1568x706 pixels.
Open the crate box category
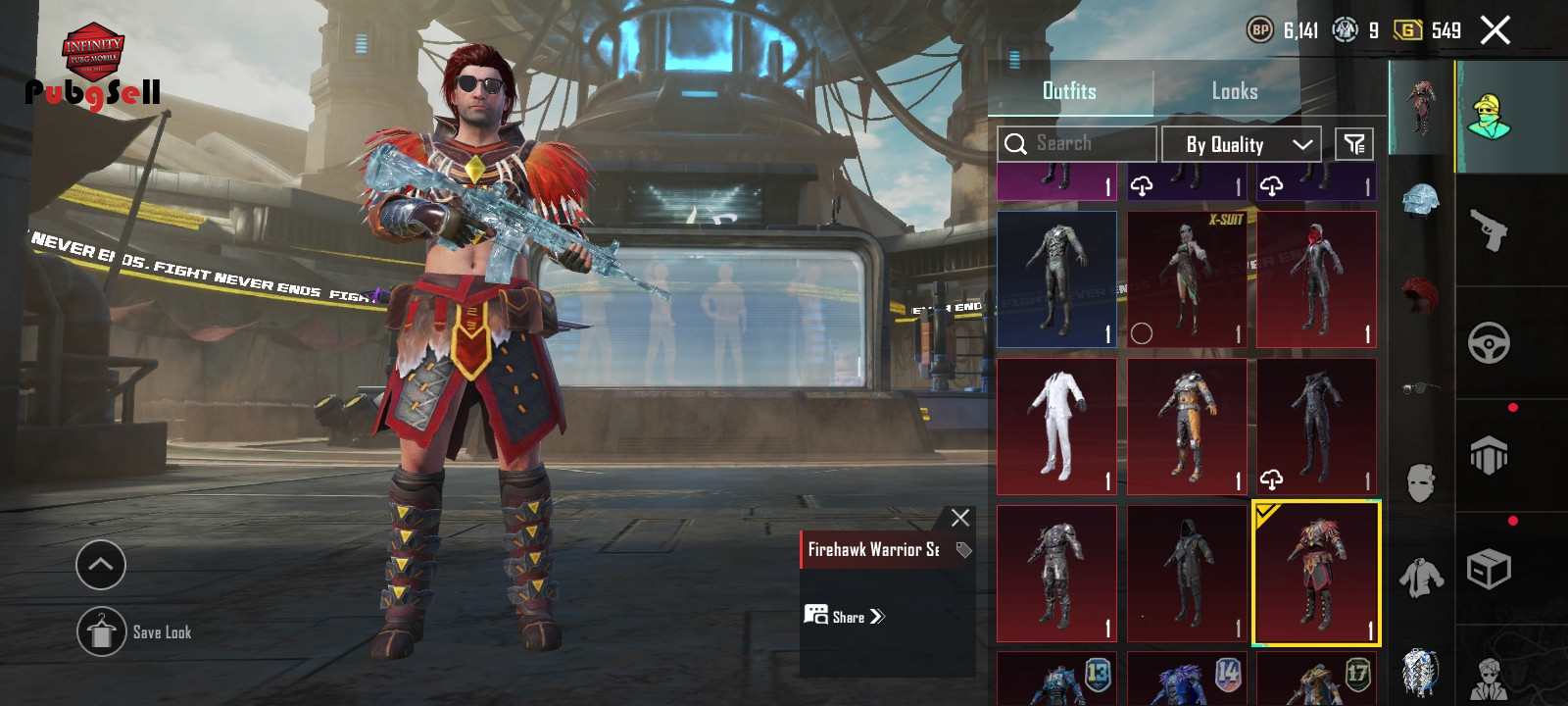[1488, 569]
